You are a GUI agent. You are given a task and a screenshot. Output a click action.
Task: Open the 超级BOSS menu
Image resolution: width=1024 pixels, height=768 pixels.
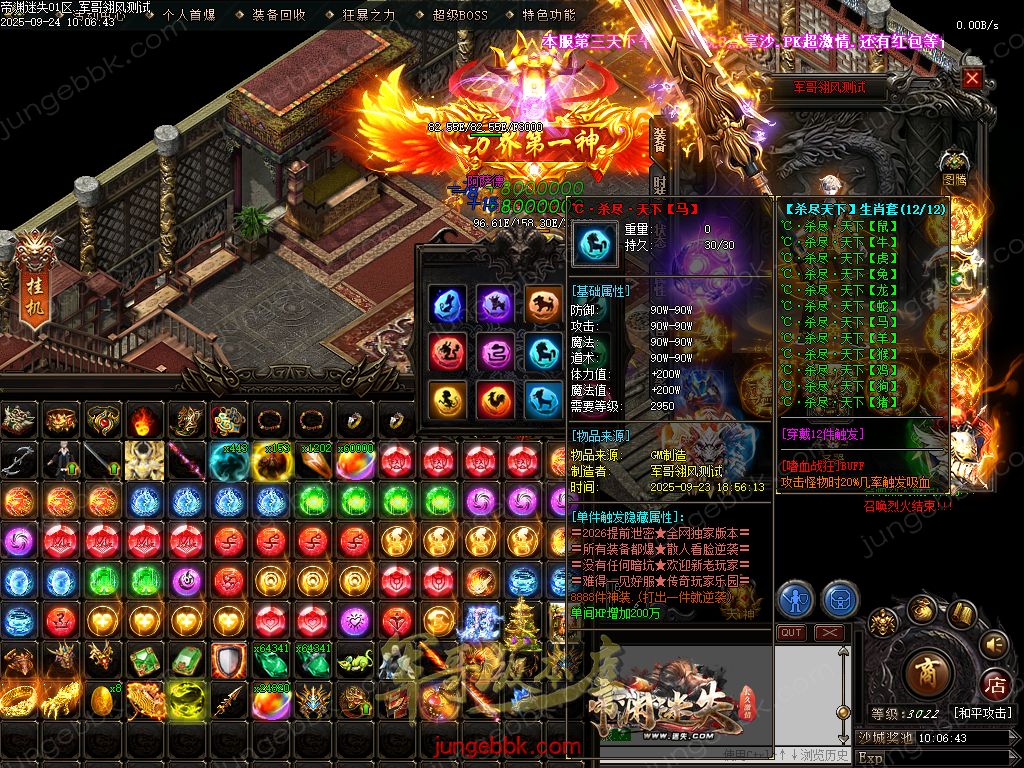pyautogui.click(x=460, y=15)
